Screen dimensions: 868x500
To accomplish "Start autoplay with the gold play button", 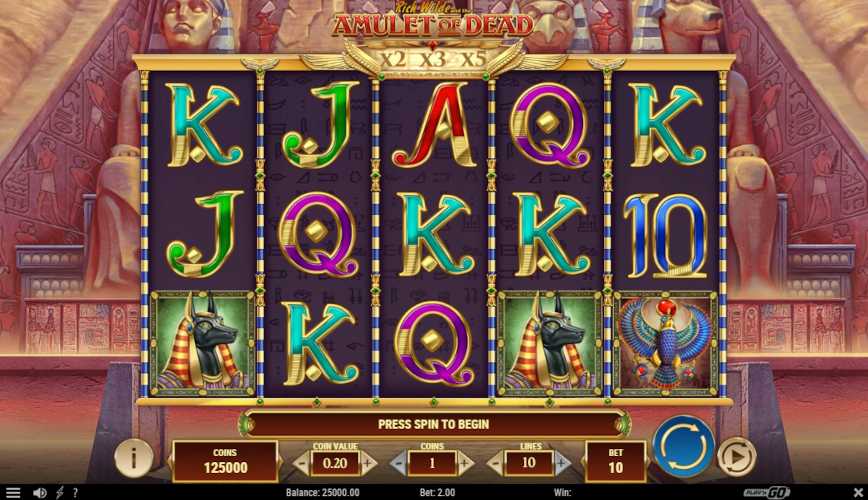I will pos(736,456).
